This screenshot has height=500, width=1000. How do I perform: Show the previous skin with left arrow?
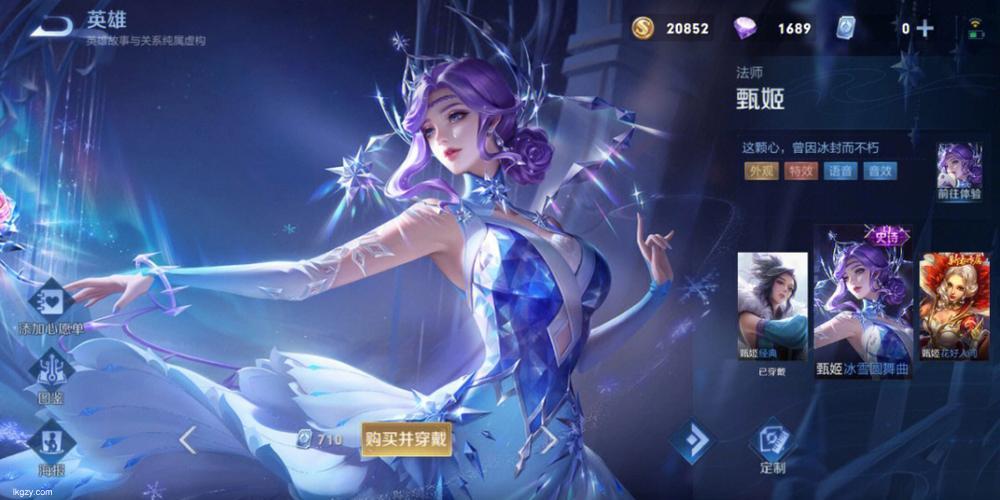point(187,438)
